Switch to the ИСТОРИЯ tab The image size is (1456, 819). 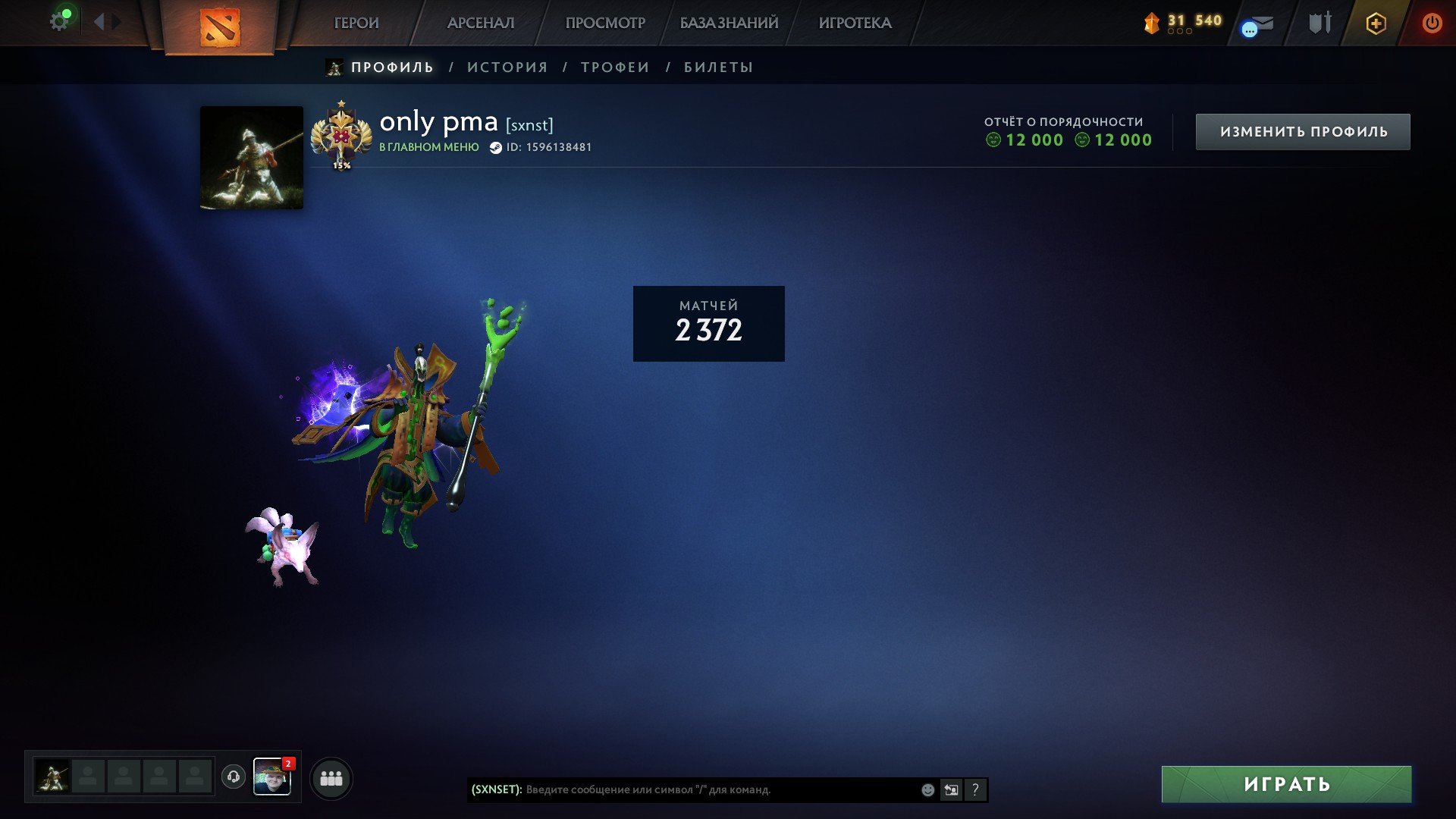pos(509,67)
